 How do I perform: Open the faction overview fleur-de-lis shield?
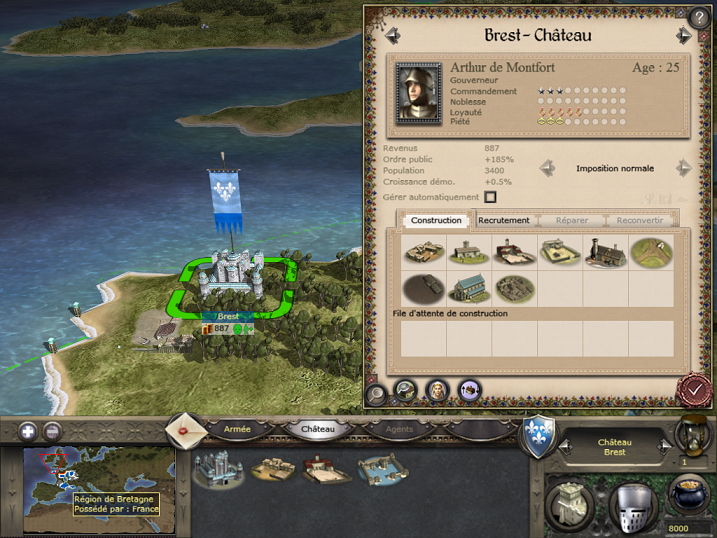540,439
